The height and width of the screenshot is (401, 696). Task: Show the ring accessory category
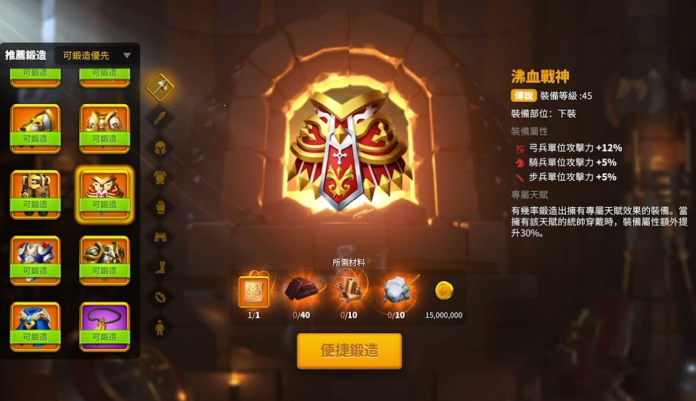pos(159,297)
